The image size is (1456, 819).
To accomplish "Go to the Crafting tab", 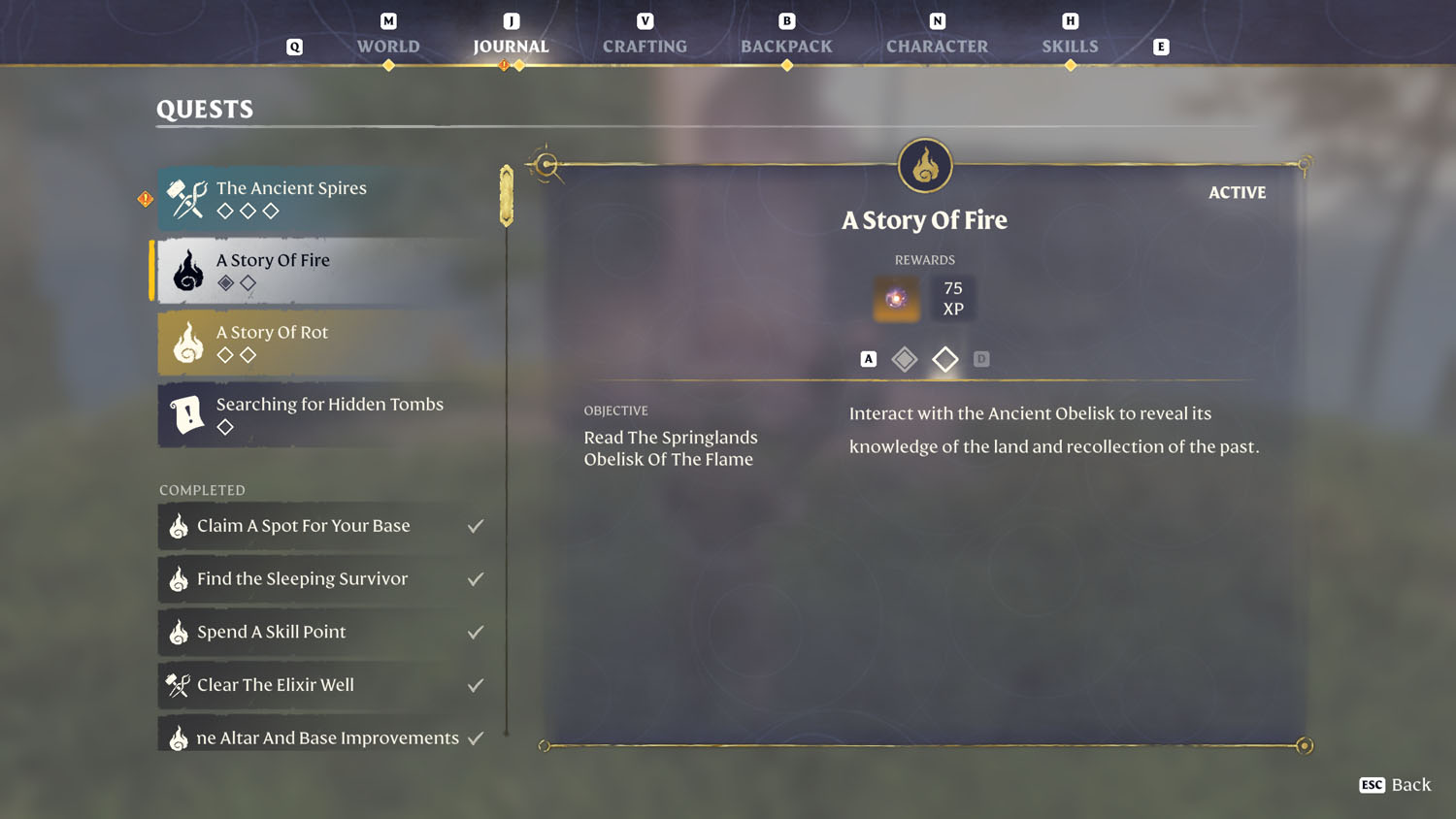I will click(645, 46).
